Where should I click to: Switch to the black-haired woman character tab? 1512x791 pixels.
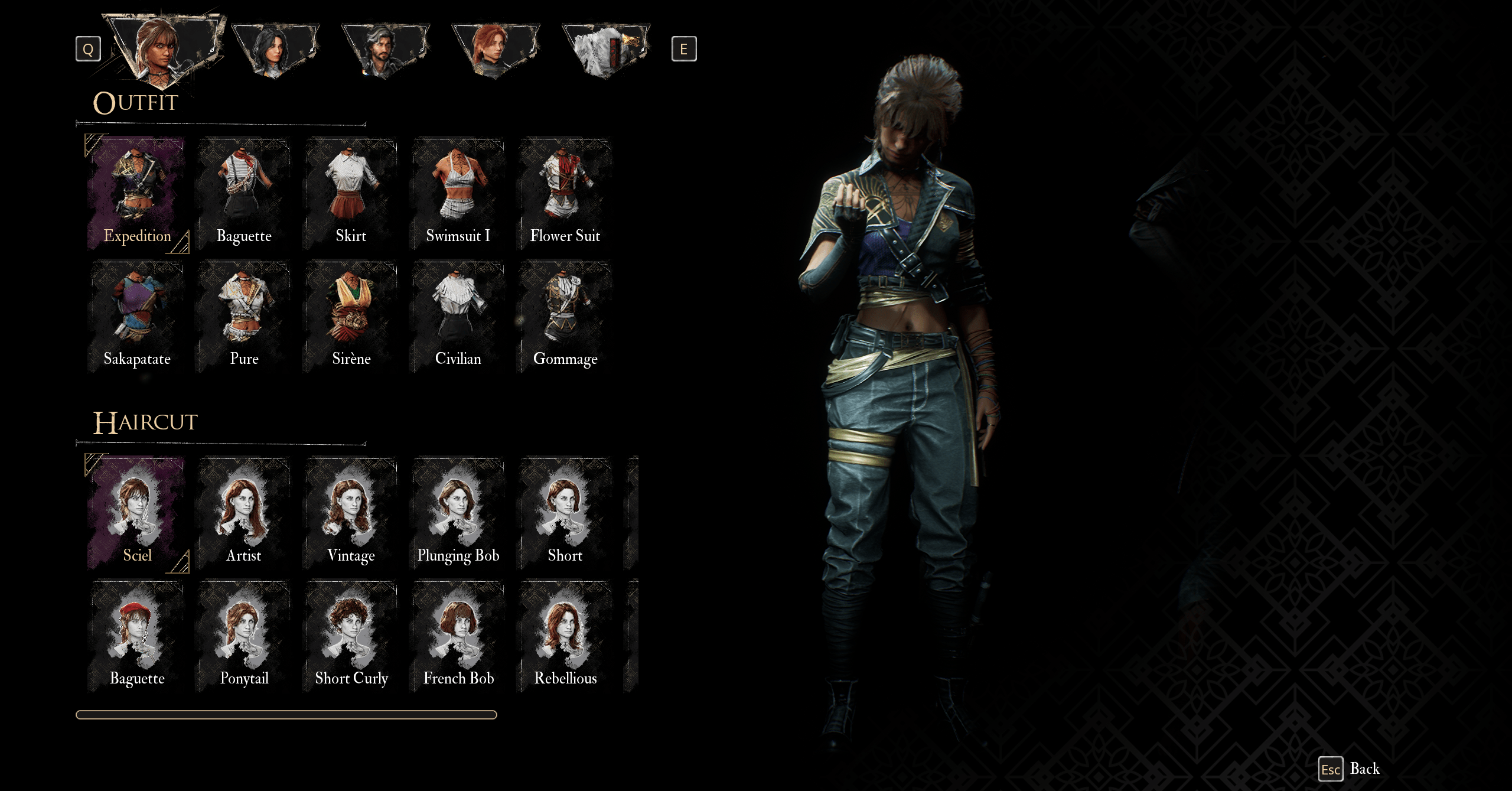(x=274, y=49)
